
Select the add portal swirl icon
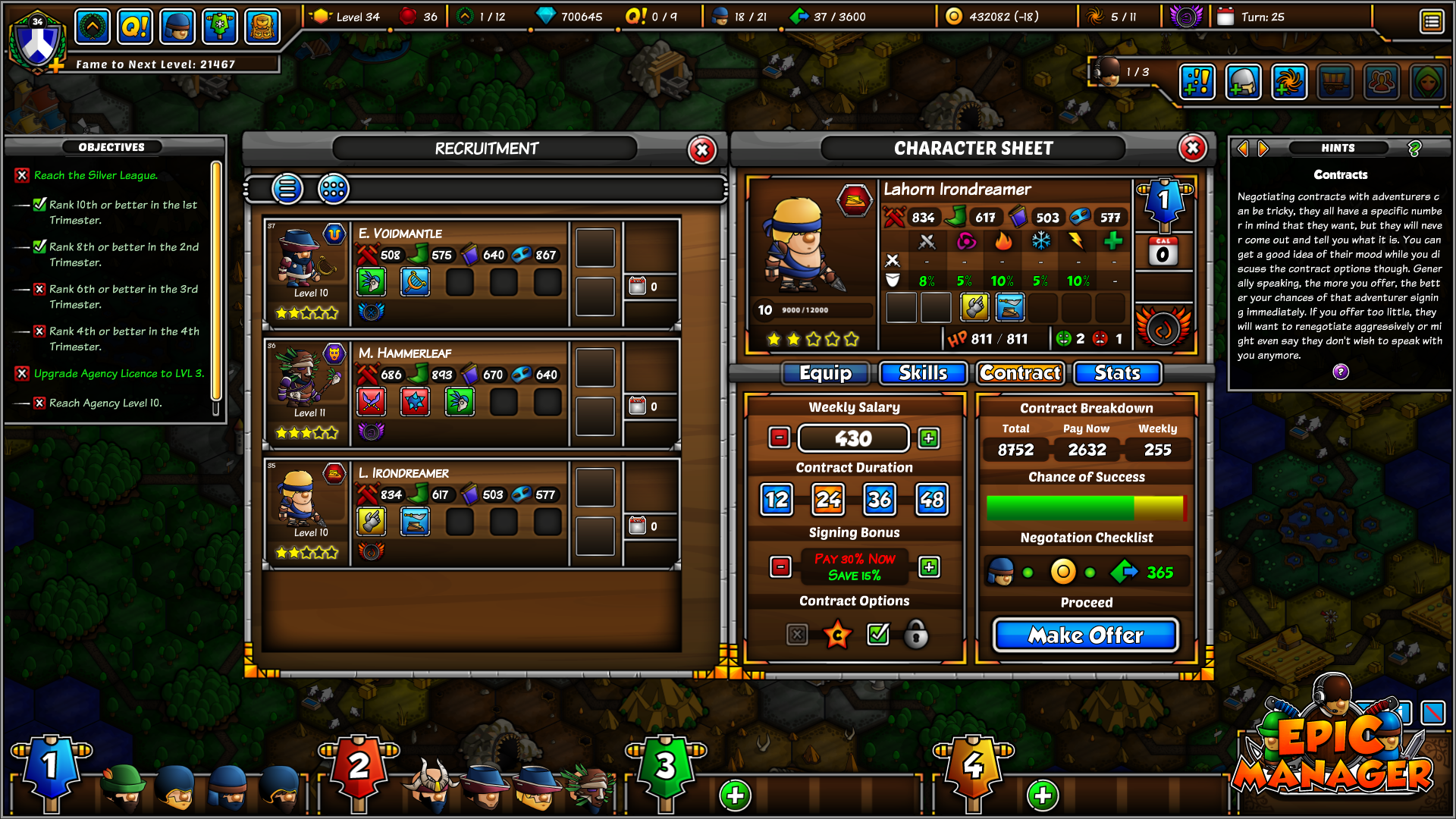(1289, 82)
